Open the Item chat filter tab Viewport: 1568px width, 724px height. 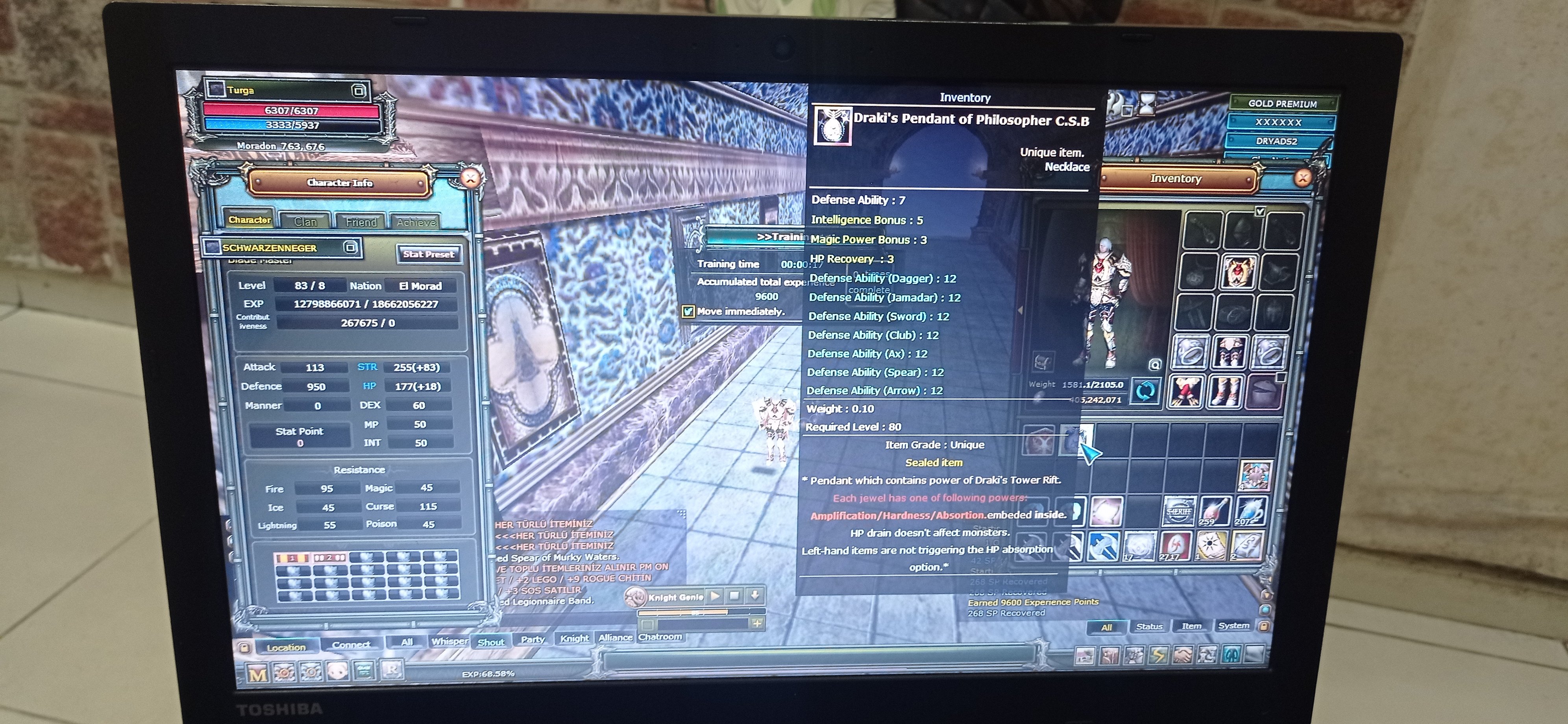pyautogui.click(x=1192, y=627)
